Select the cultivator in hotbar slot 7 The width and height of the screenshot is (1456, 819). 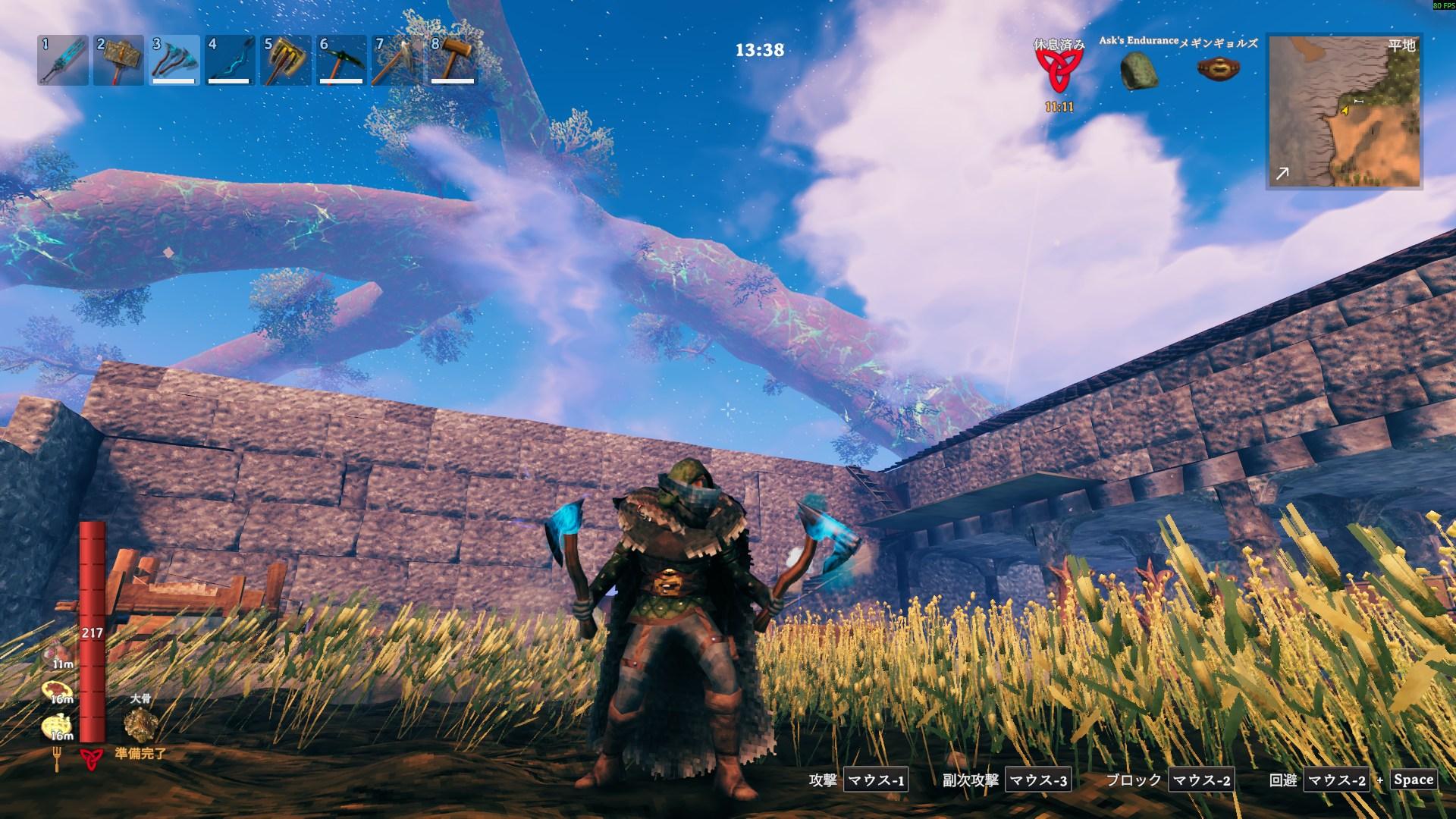pyautogui.click(x=396, y=60)
